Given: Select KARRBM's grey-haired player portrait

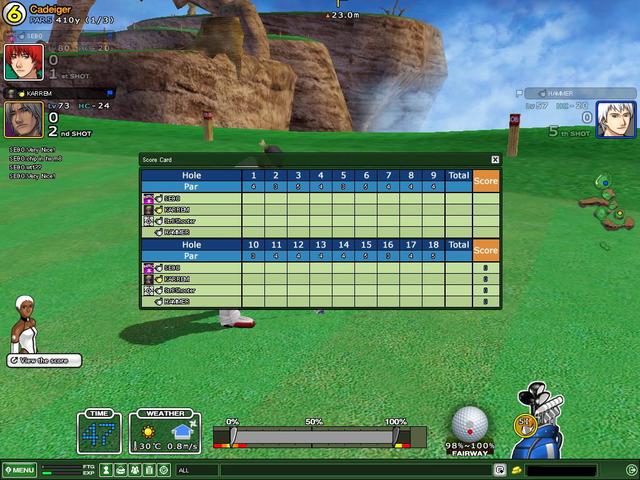Looking at the screenshot, I should 19,119.
